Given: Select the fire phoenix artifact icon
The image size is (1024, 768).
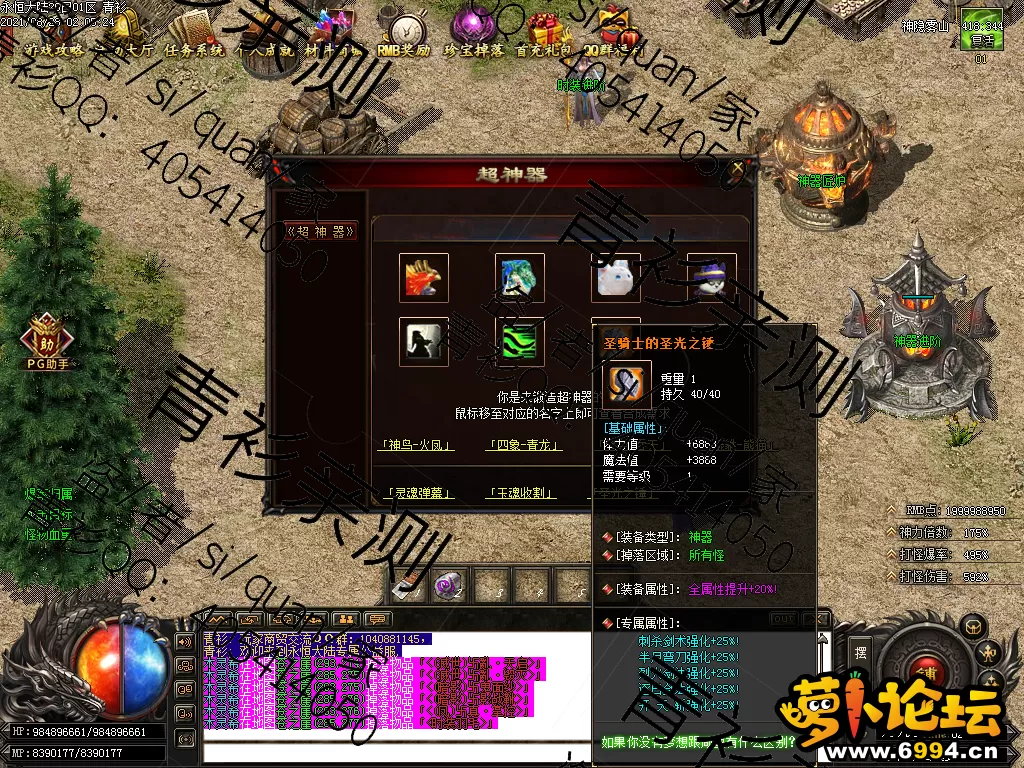Looking at the screenshot, I should pos(424,278).
